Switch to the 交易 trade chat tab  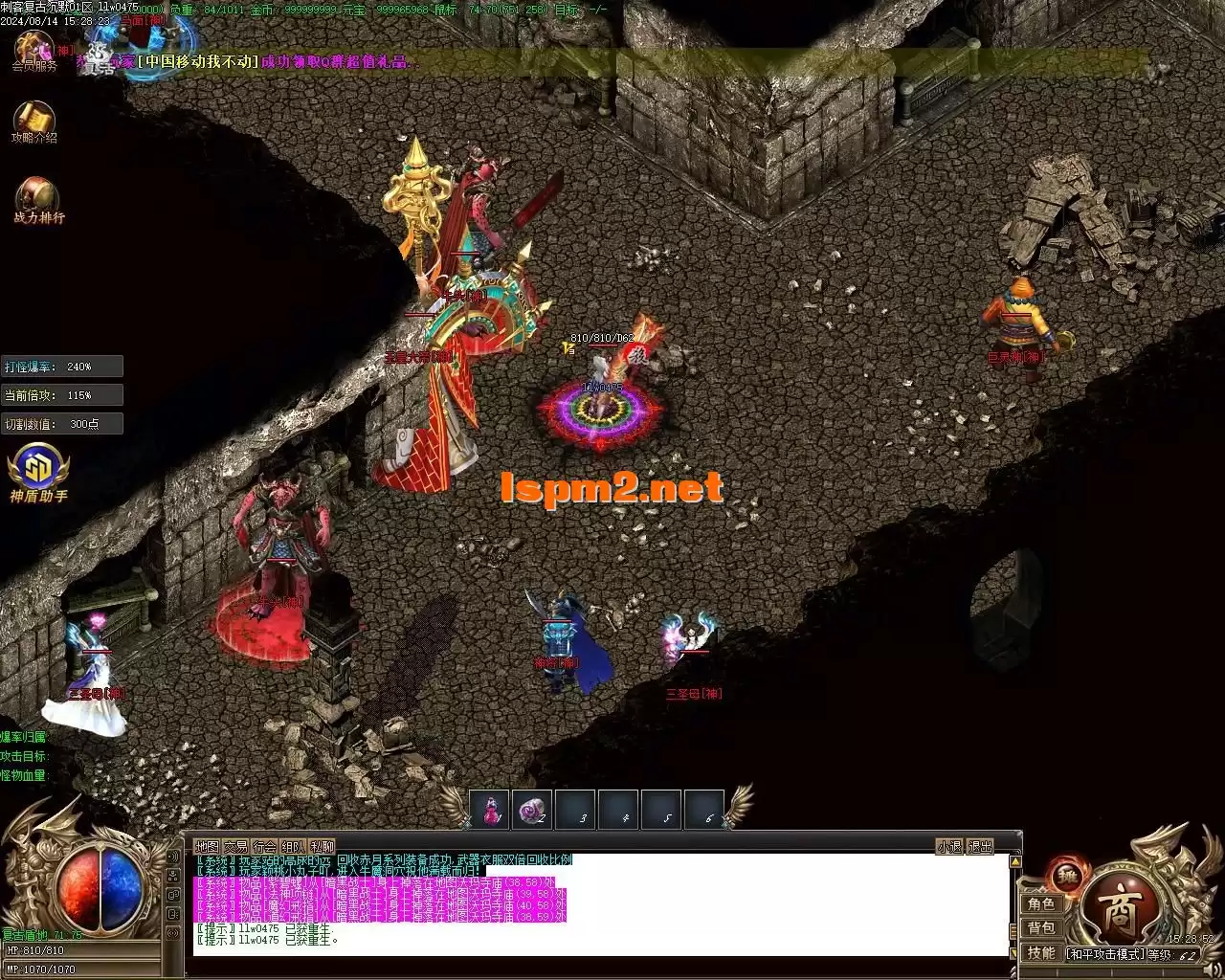pos(235,846)
